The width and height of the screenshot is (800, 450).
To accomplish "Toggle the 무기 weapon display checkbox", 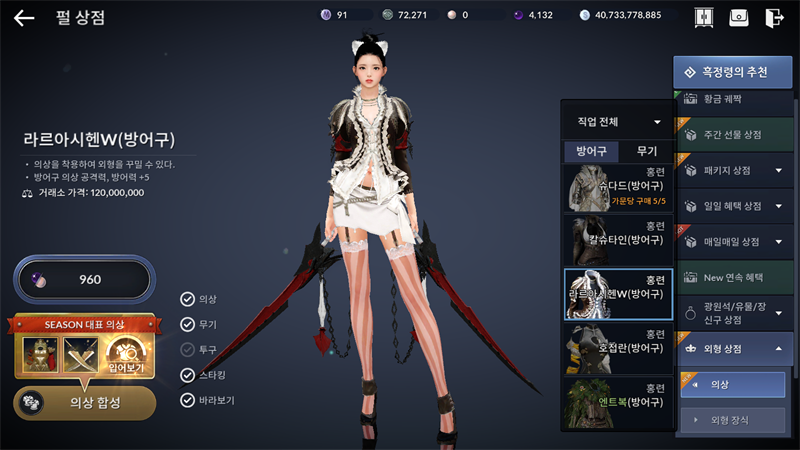I will 187,324.
